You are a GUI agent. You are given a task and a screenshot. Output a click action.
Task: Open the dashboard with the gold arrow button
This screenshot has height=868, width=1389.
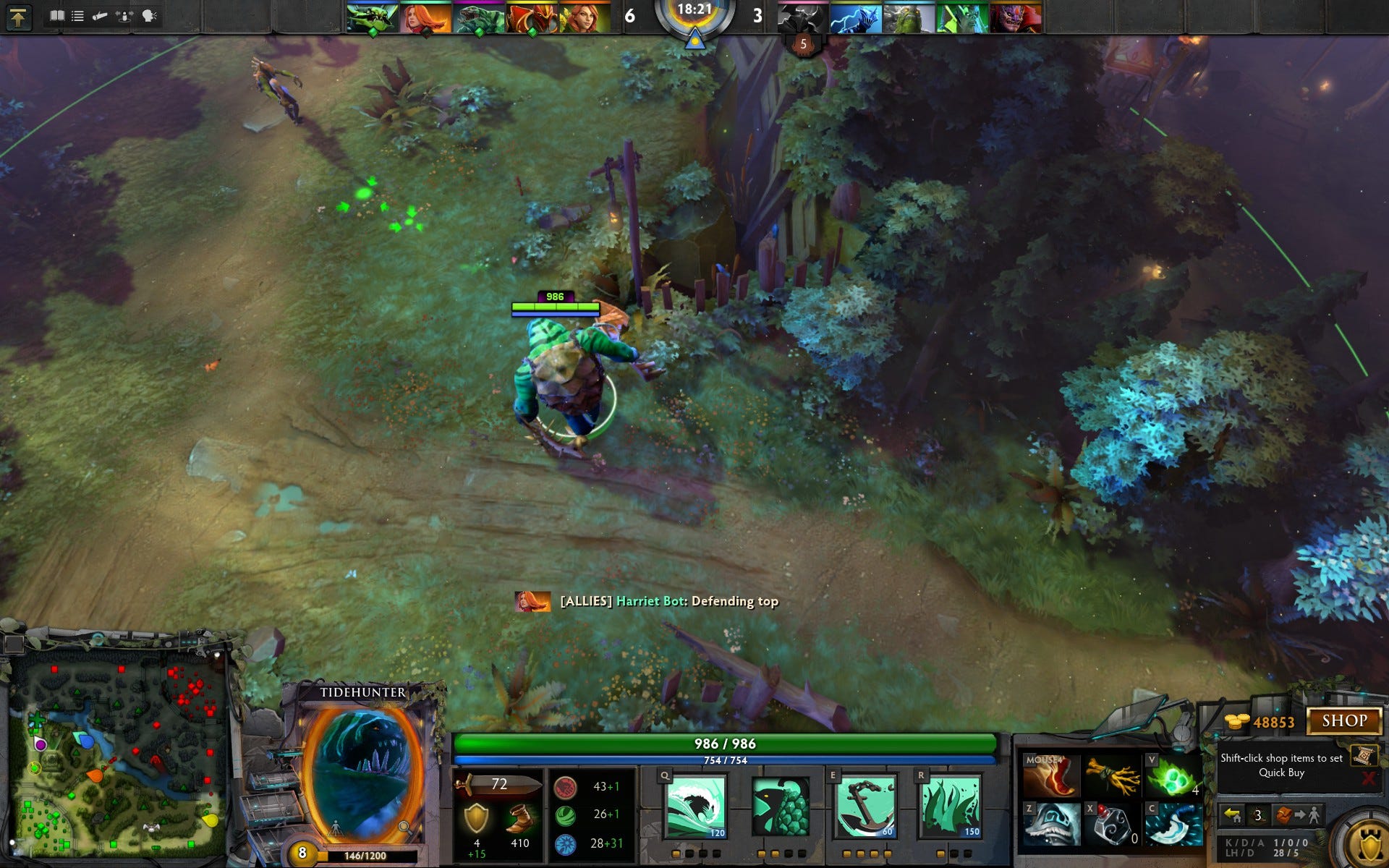pos(18,17)
